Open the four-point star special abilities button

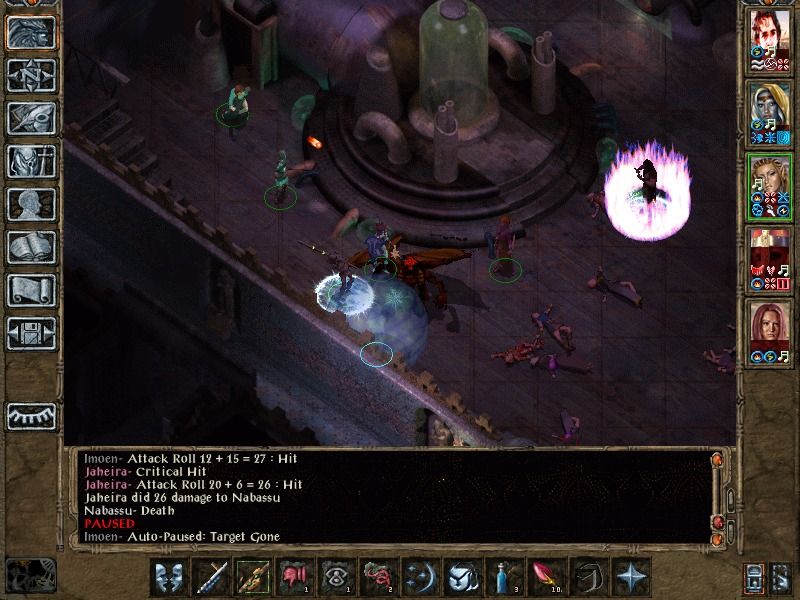[x=630, y=578]
